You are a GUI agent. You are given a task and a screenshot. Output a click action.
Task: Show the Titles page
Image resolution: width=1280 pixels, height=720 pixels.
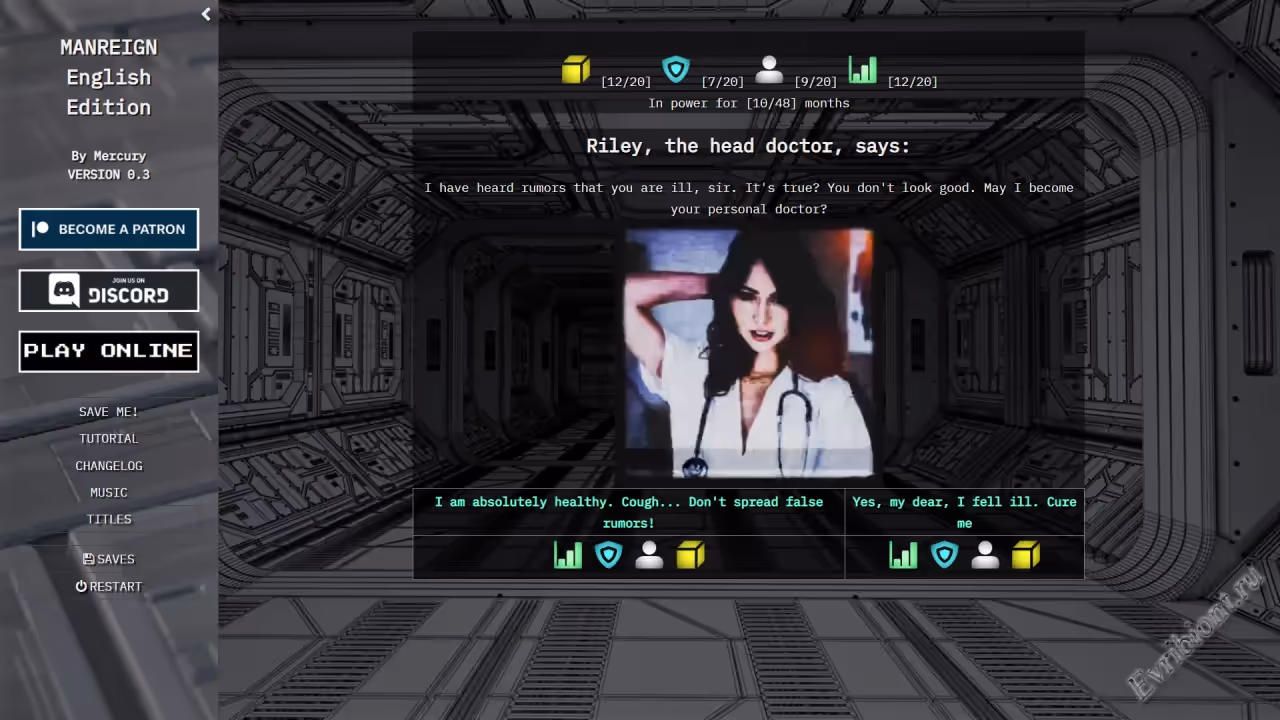click(109, 520)
